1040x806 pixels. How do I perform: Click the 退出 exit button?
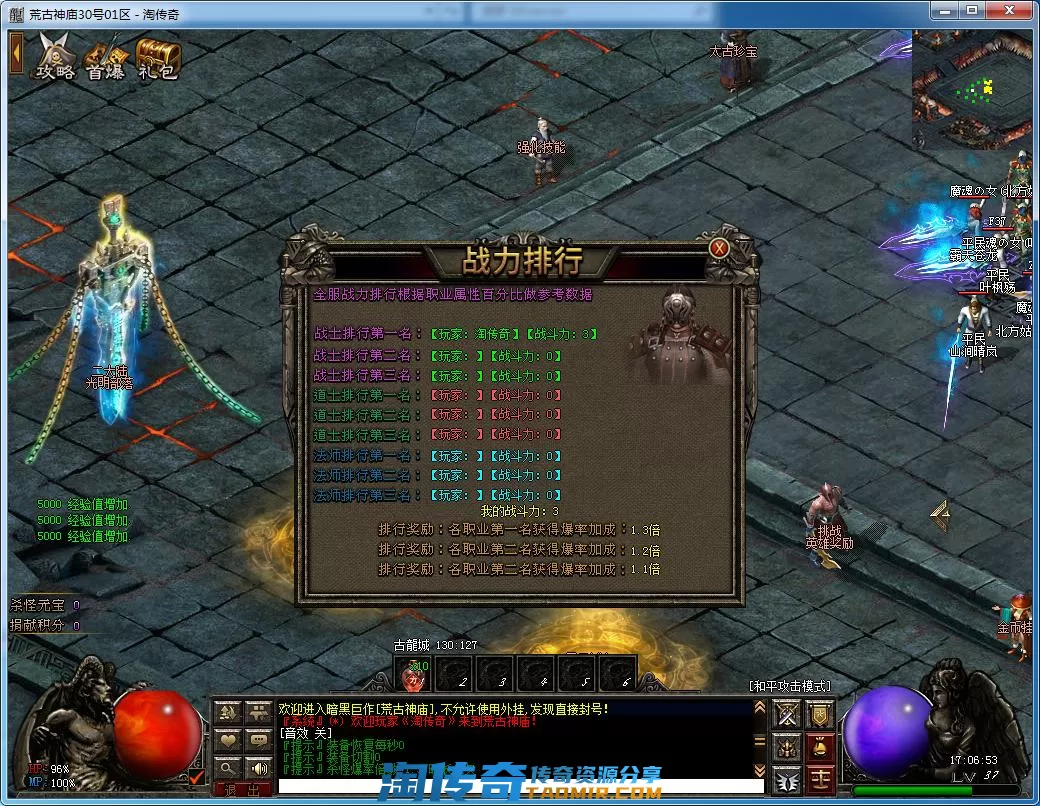pyautogui.click(x=243, y=789)
